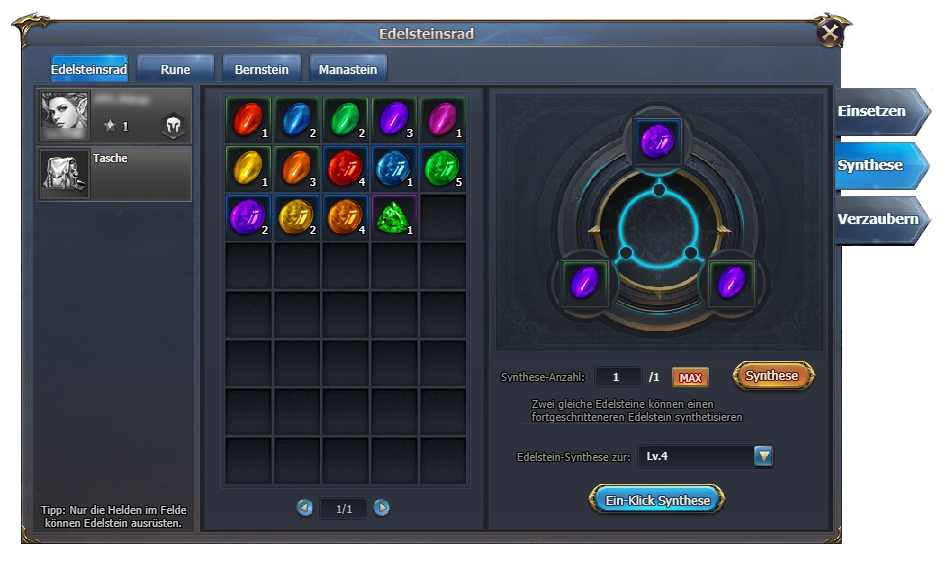Pick the green triangle gem slot
The height and width of the screenshot is (572, 950).
[x=394, y=216]
